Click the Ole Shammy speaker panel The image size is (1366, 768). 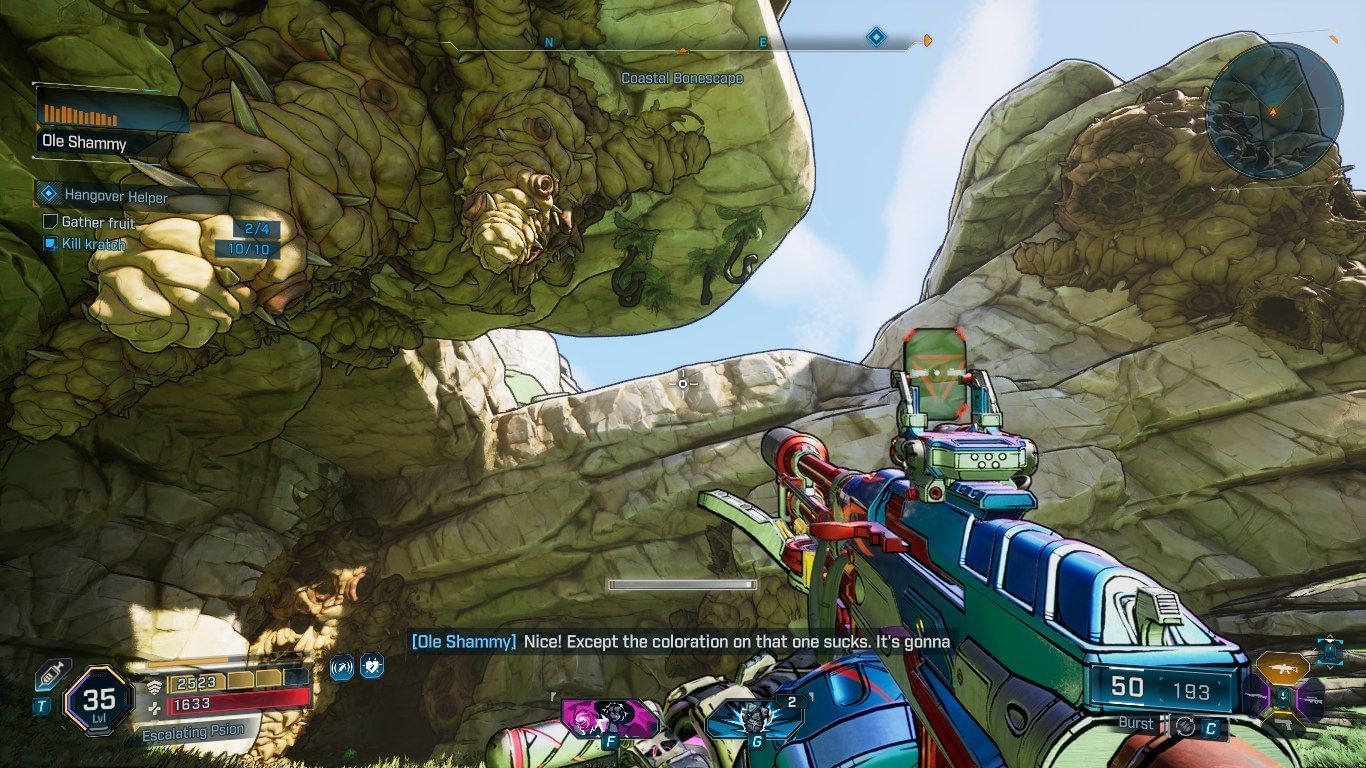(x=112, y=120)
